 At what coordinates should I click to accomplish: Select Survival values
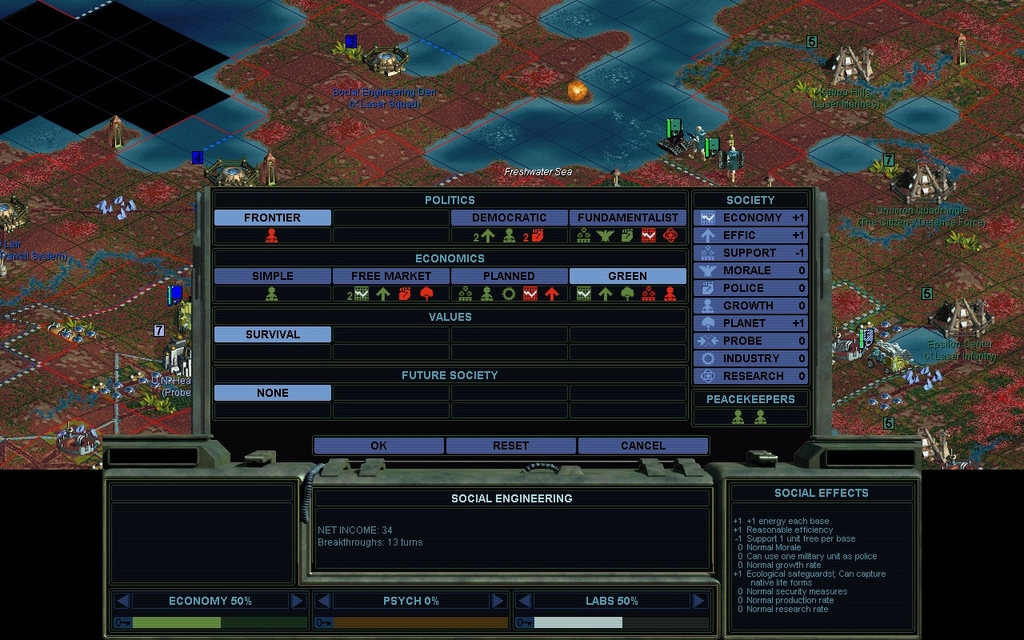coord(272,334)
